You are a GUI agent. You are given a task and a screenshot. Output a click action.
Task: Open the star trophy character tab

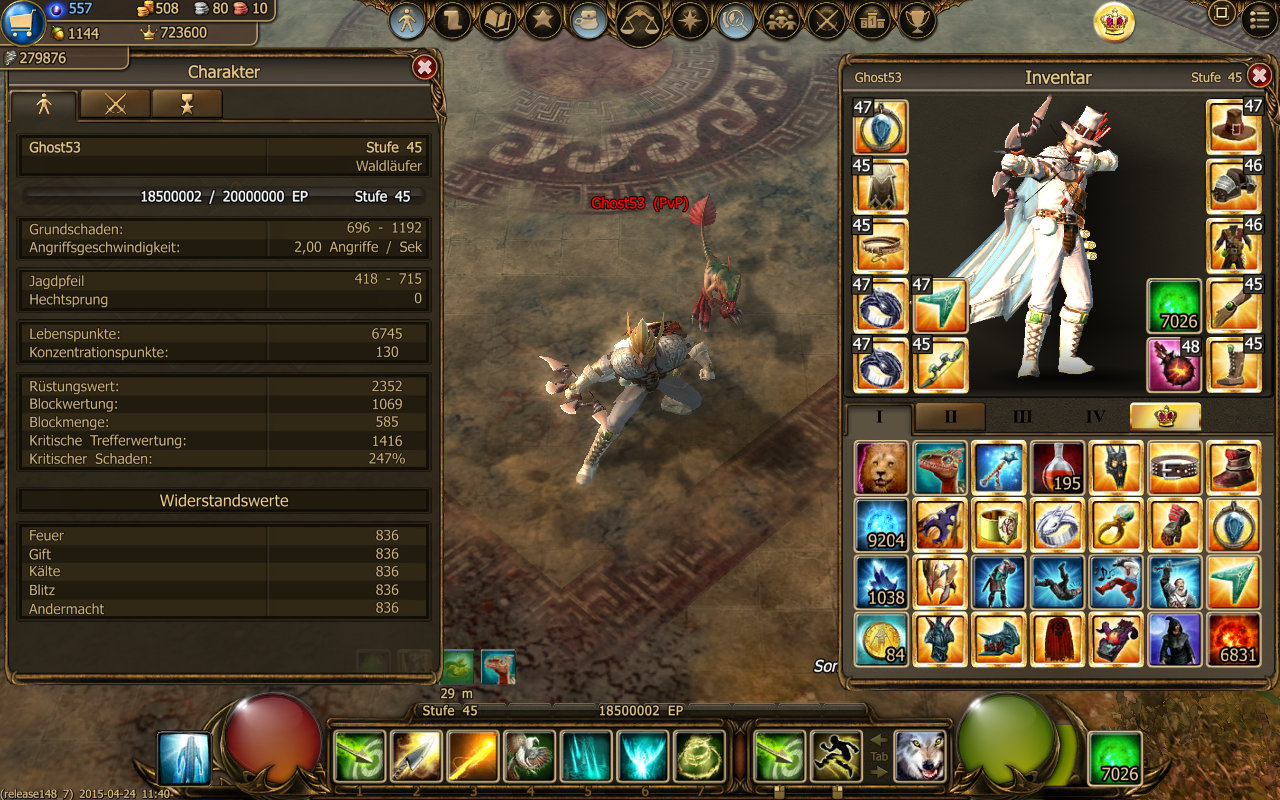[187, 104]
